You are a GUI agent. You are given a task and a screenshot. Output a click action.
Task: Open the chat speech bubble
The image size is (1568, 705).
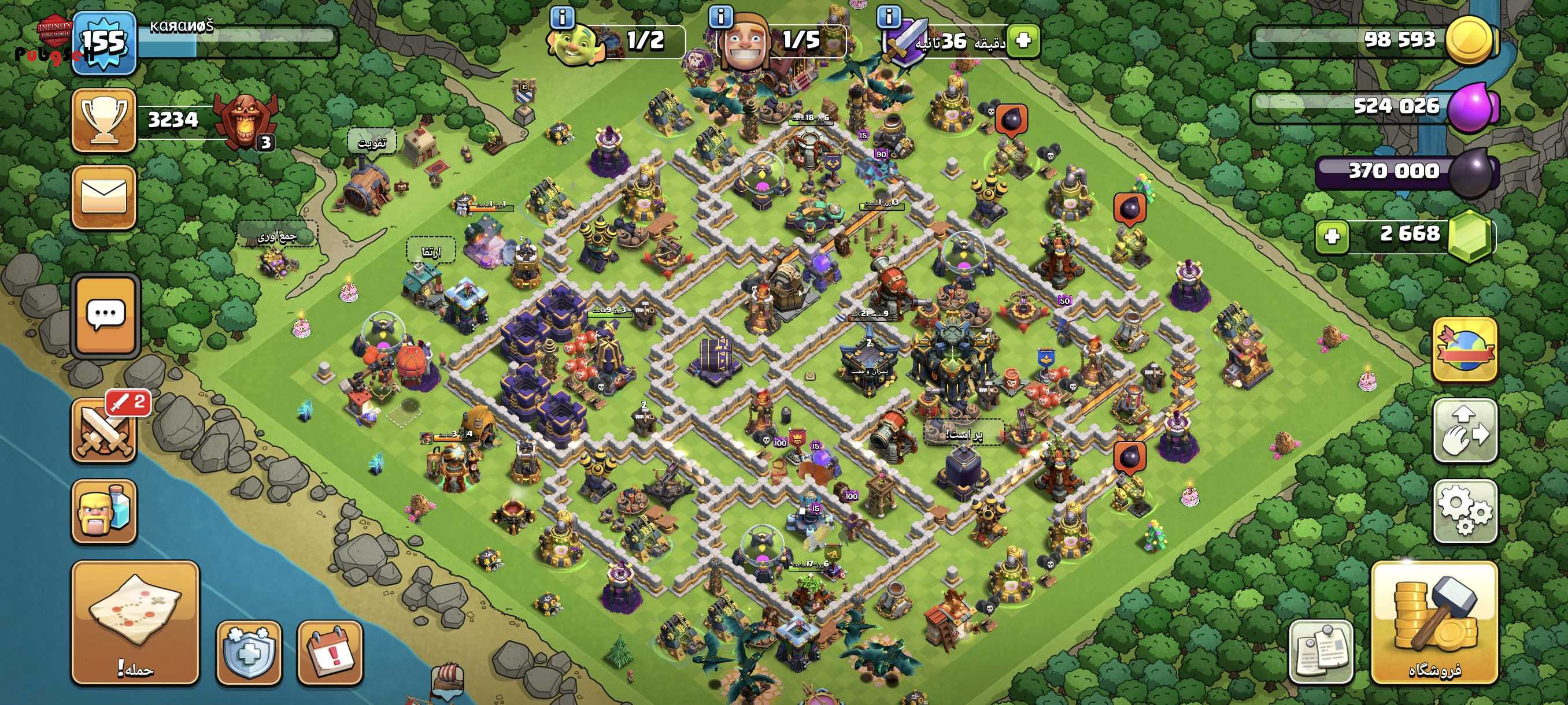(x=106, y=315)
